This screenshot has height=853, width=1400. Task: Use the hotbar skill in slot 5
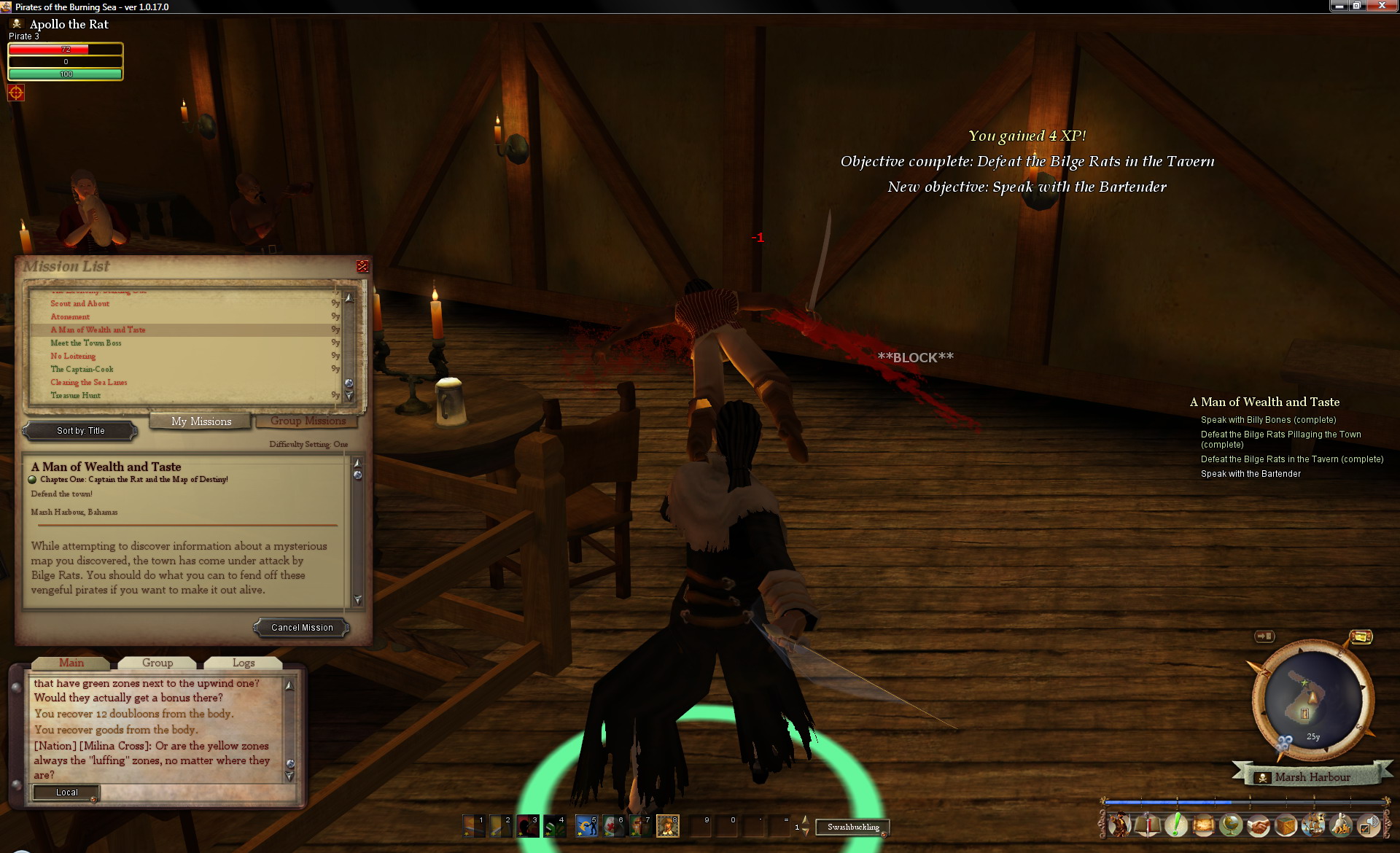(586, 826)
